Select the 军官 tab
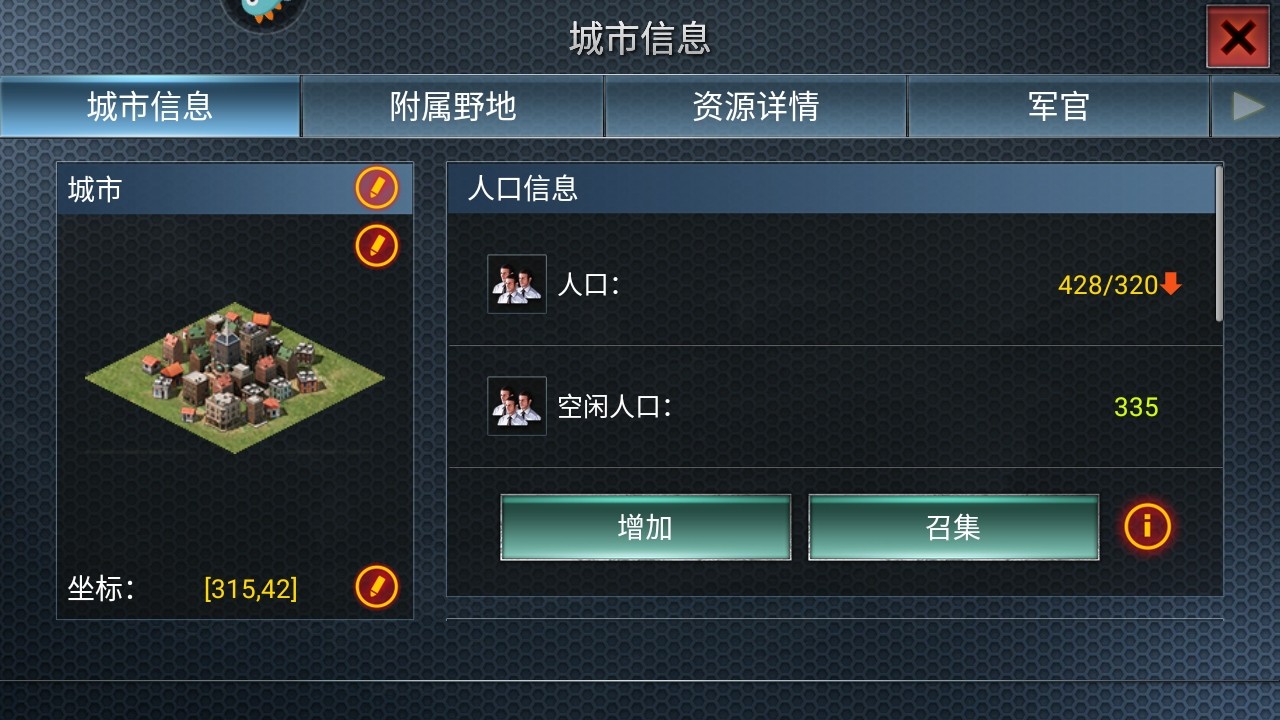 point(1057,107)
